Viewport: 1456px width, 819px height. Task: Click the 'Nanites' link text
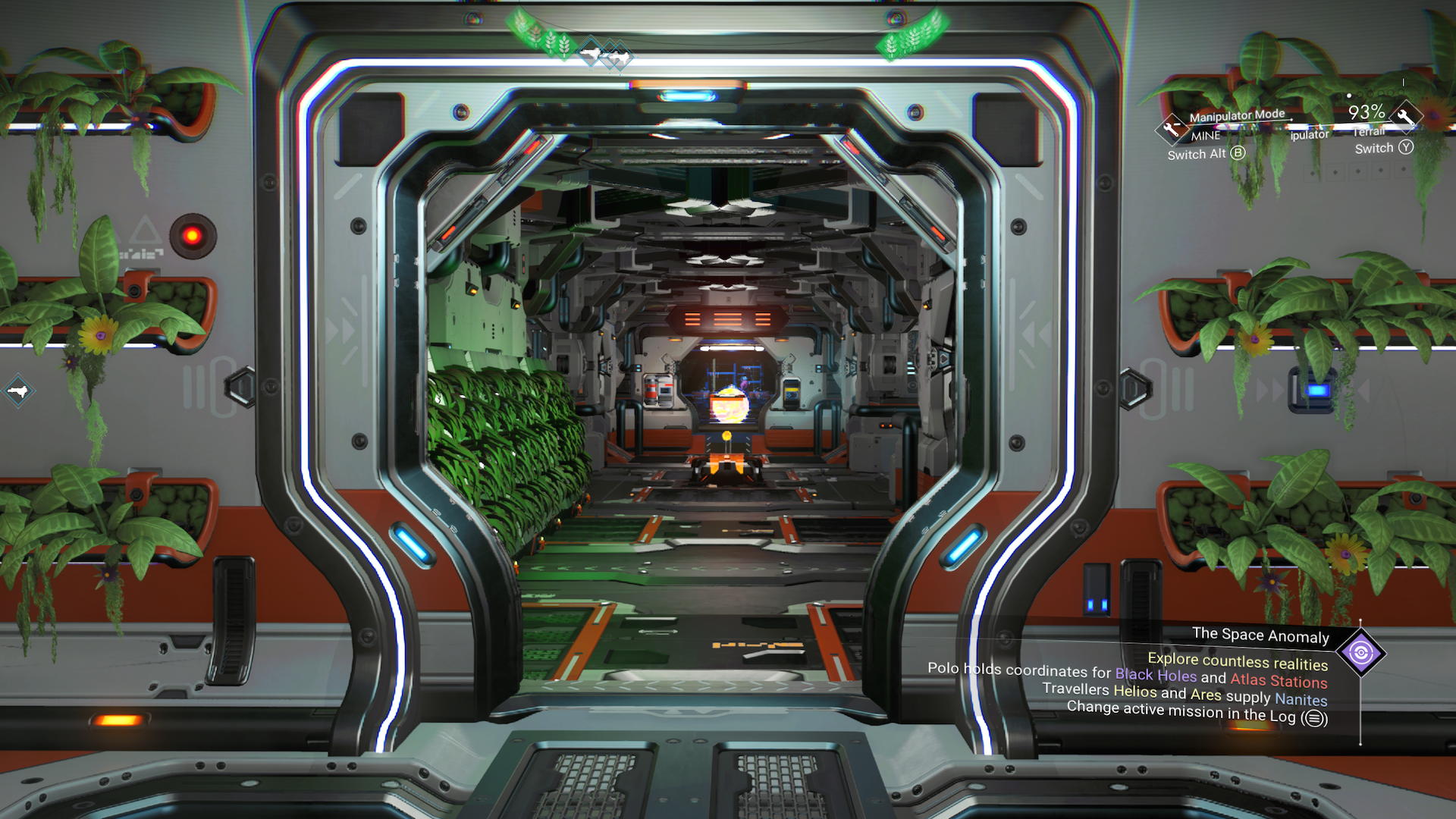click(1301, 700)
